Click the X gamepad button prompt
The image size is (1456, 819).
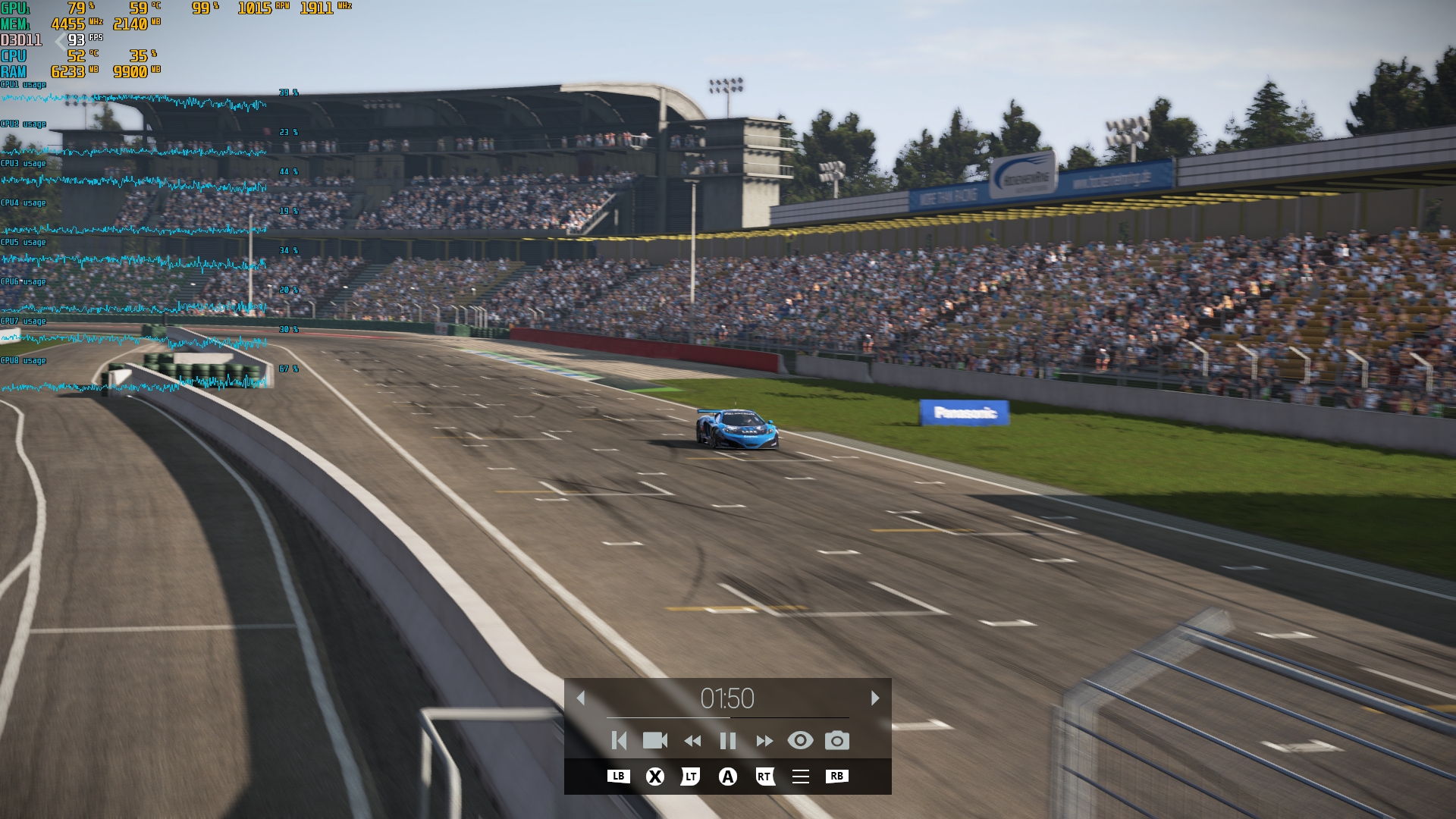(655, 776)
